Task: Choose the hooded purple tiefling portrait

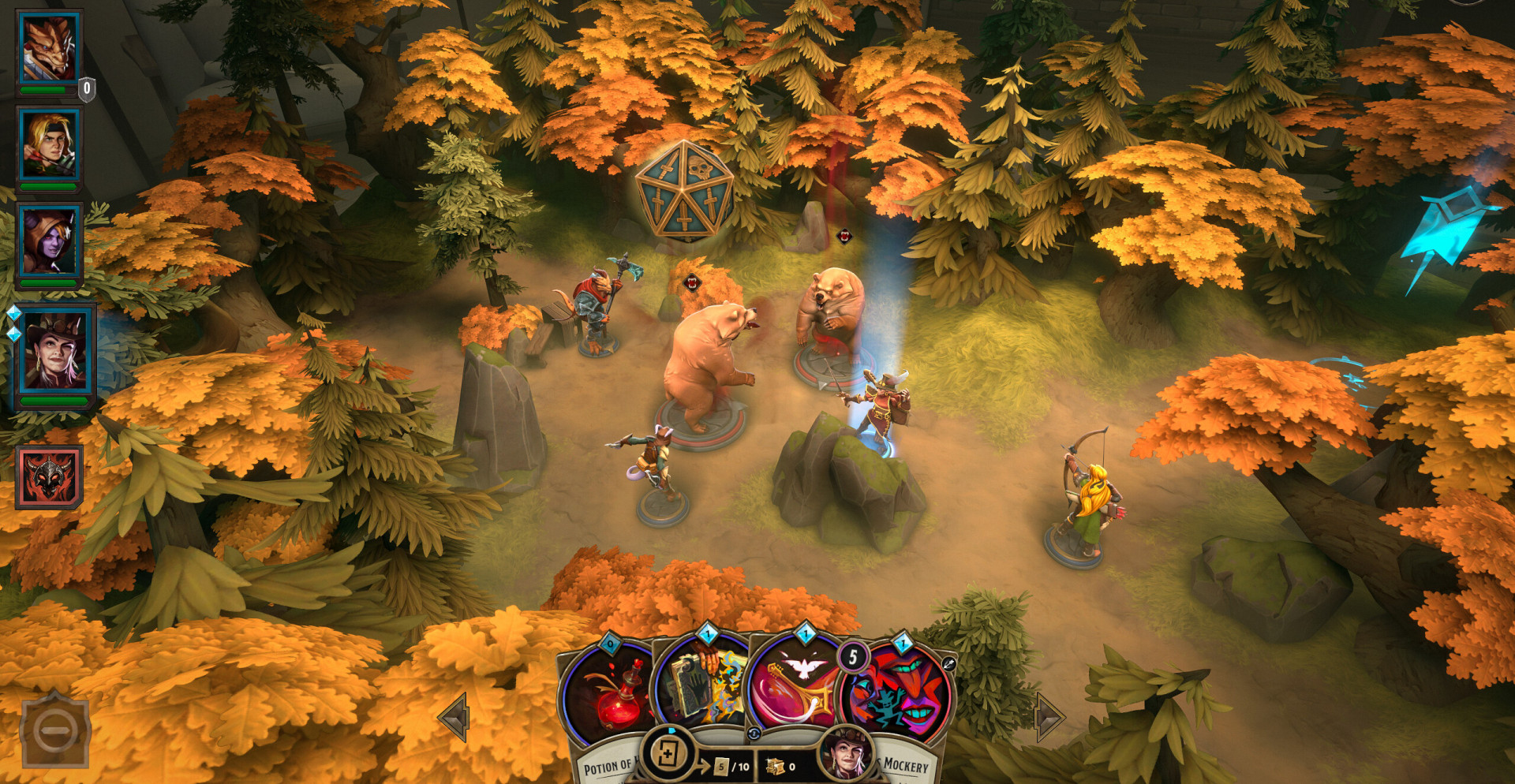Action: 49,242
